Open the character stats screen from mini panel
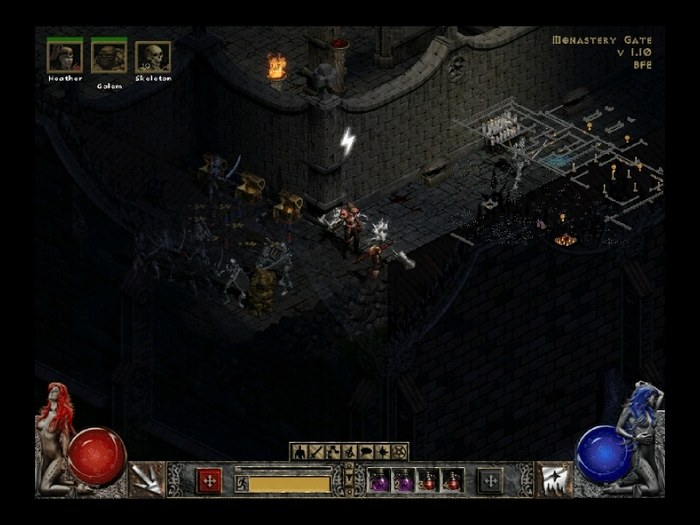The image size is (700, 525). (x=301, y=452)
